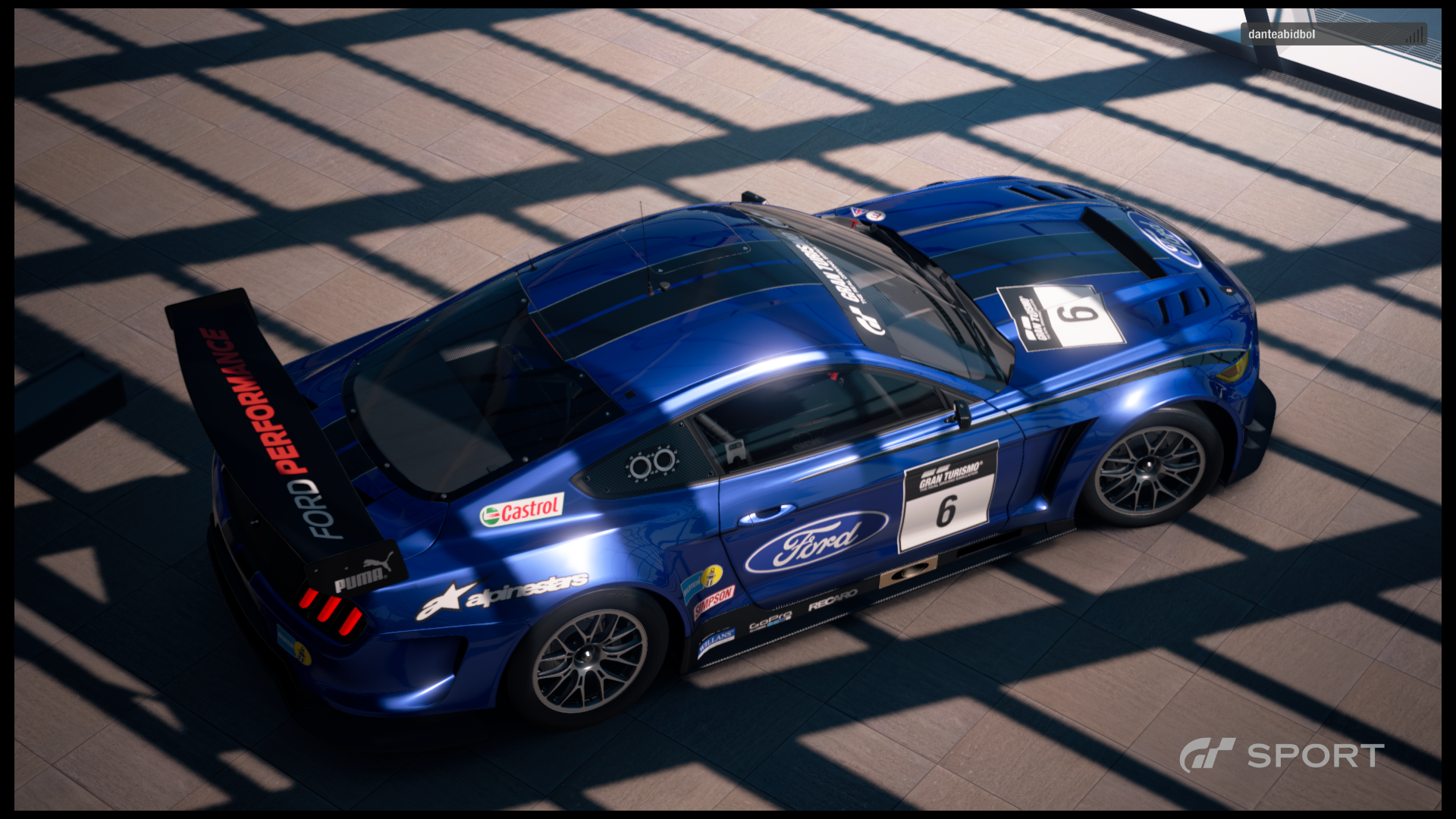The width and height of the screenshot is (1456, 819).
Task: Select the danteabidbol player name tag
Action: point(1282,34)
